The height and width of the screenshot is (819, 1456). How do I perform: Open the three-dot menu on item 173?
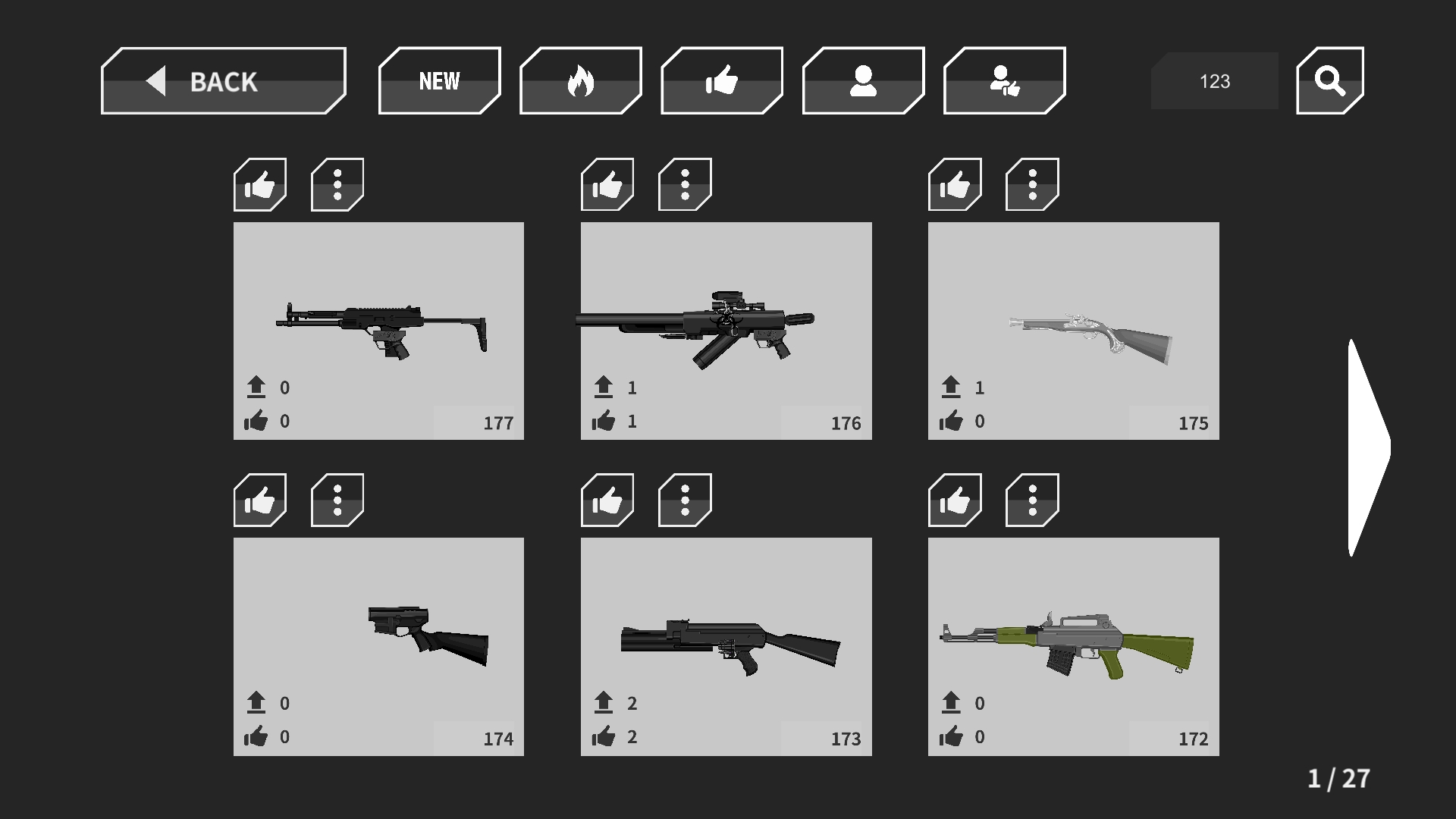pyautogui.click(x=684, y=500)
